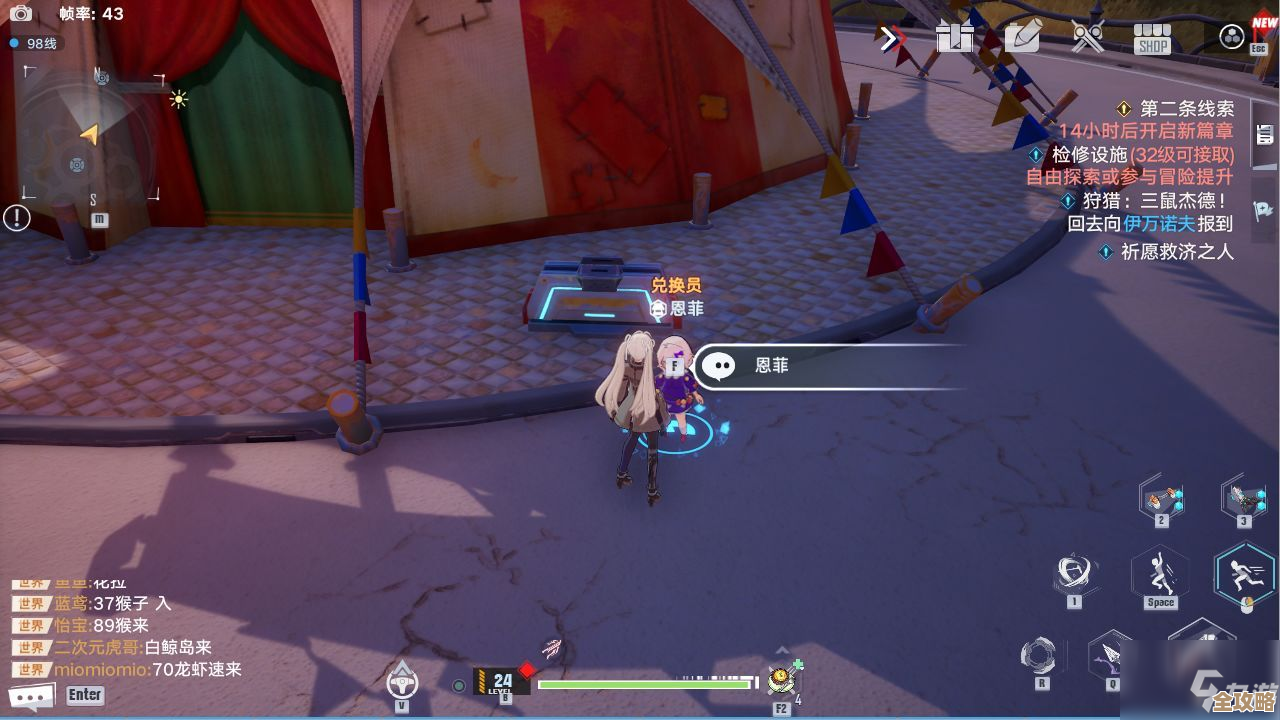Open the minimap
Screen dimensions: 1280x720
[x=90, y=135]
